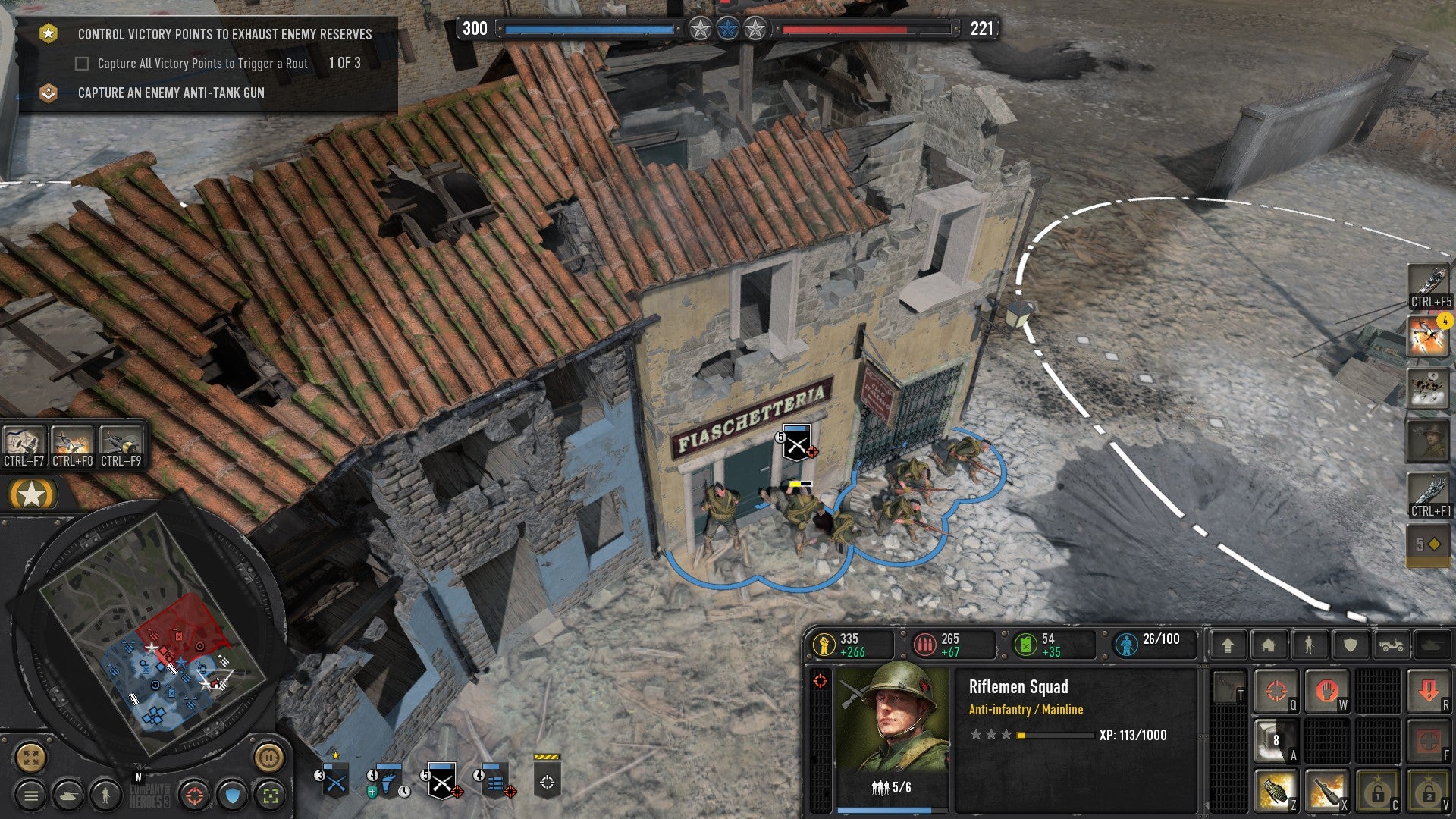
Task: Activate the Halt command
Action: point(1326,691)
